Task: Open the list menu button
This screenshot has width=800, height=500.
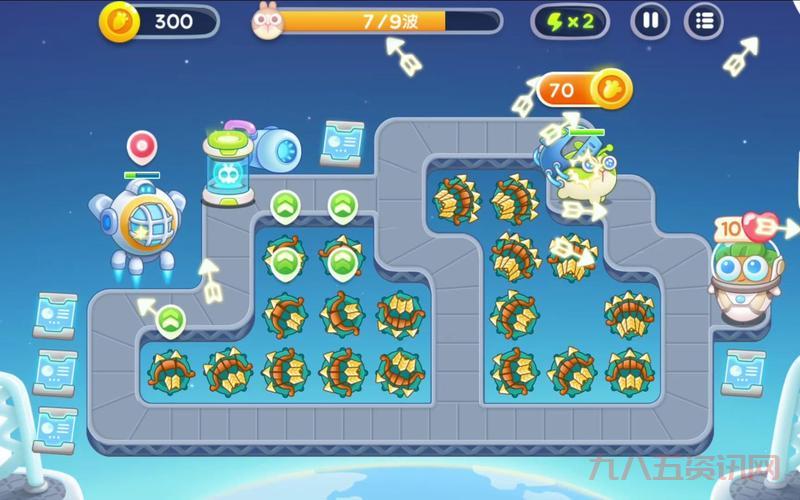Action: coord(704,21)
